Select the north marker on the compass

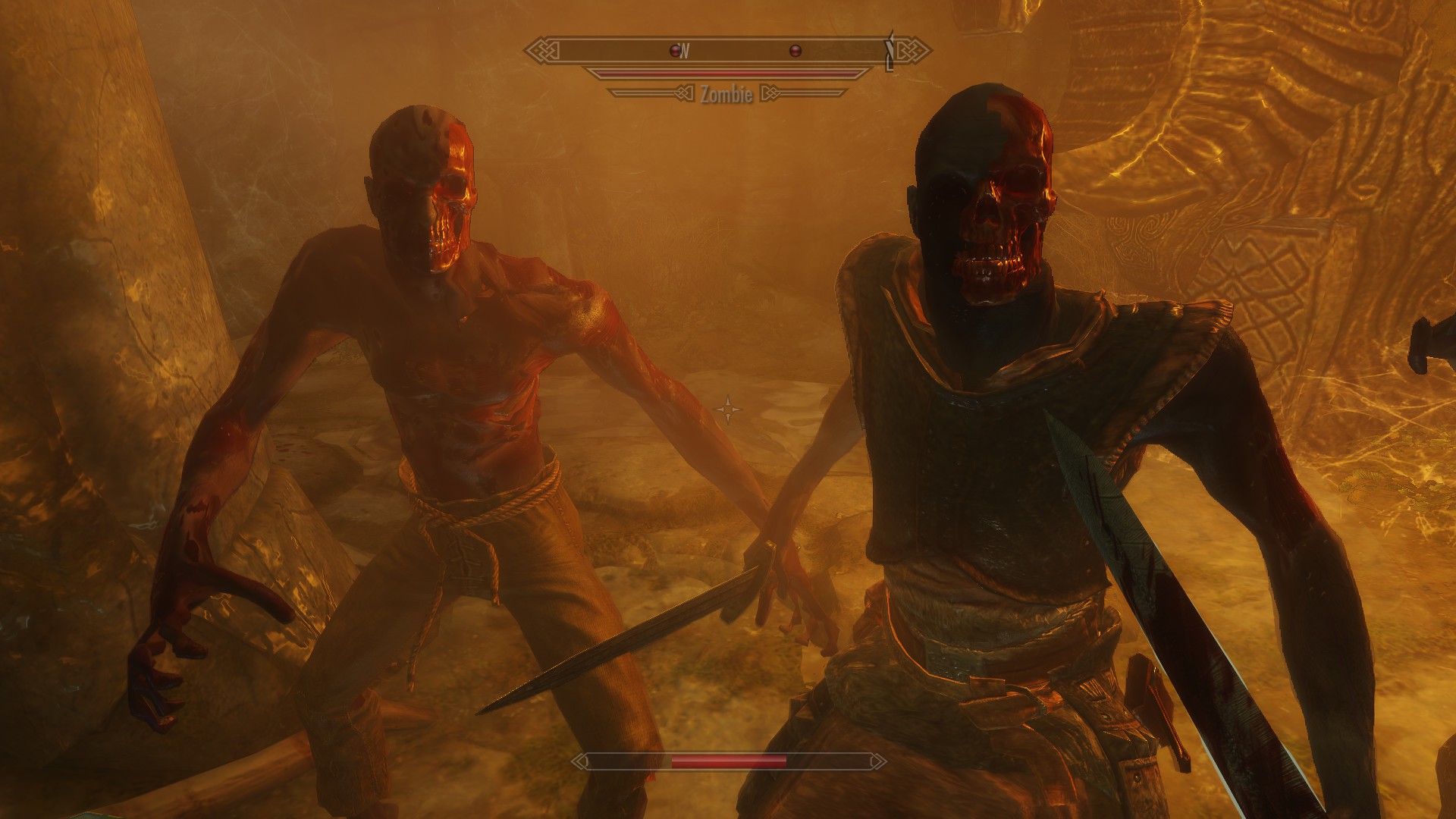pyautogui.click(x=685, y=51)
